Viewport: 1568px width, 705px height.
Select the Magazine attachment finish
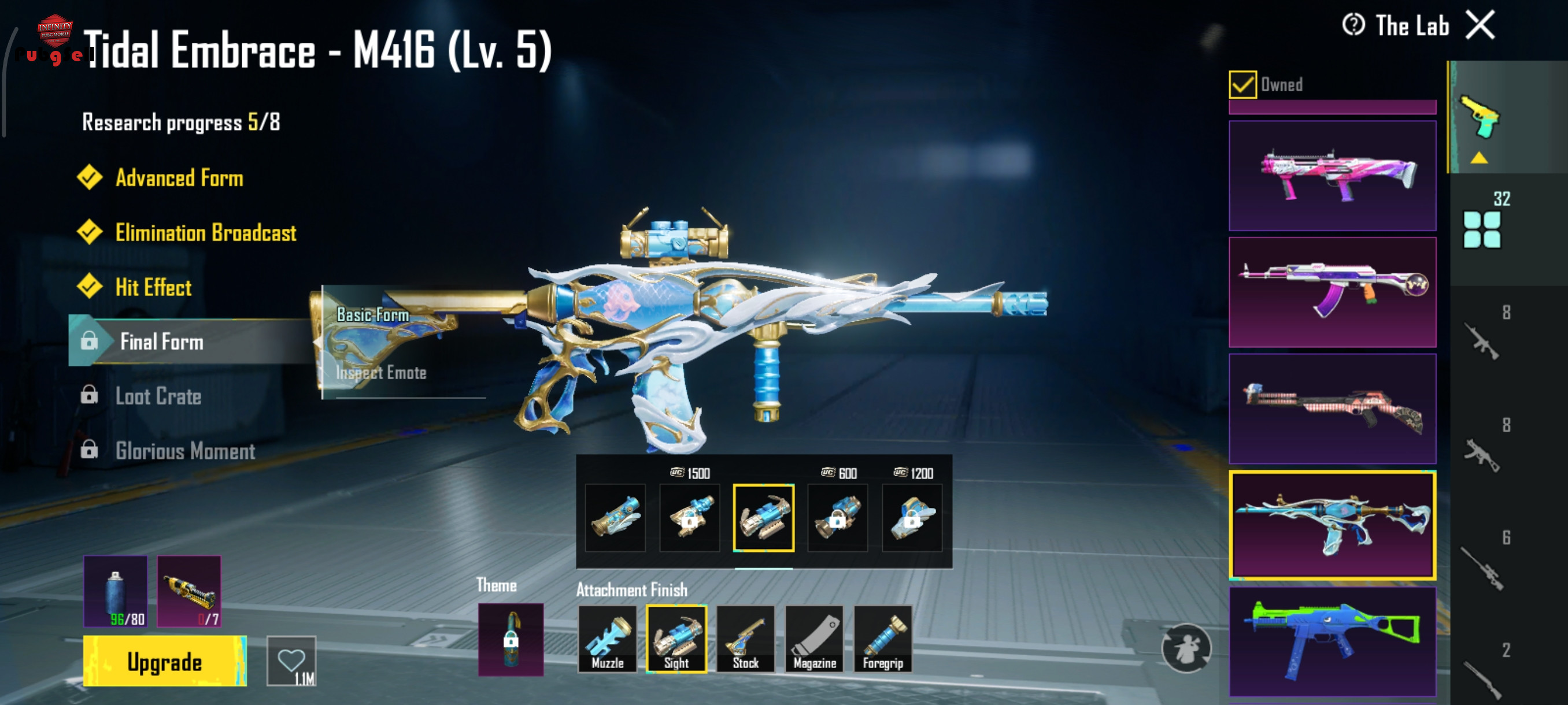(x=815, y=639)
